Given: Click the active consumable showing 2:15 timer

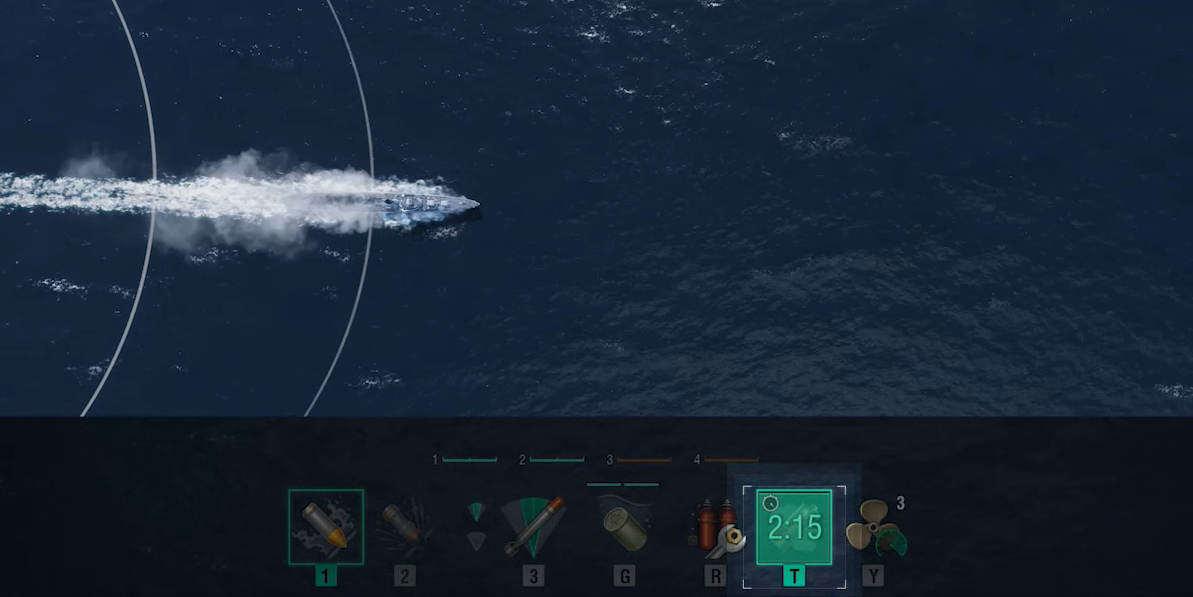Looking at the screenshot, I should coord(794,527).
